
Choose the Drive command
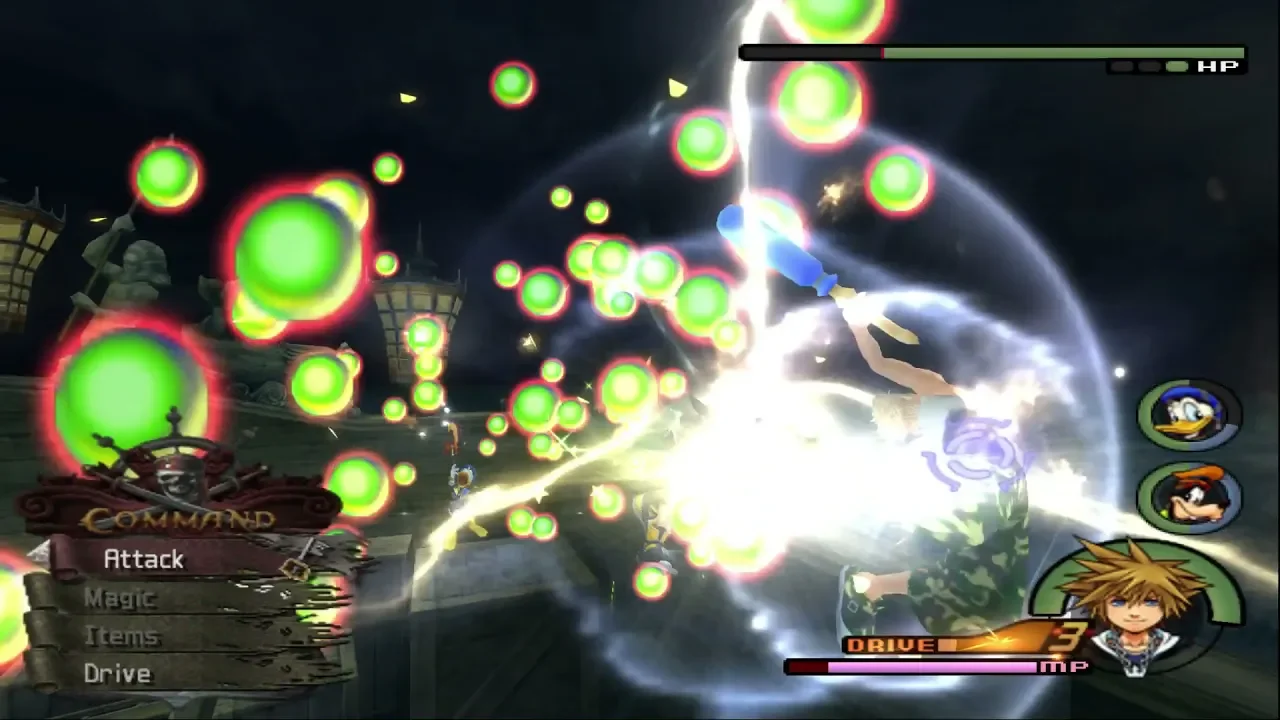point(117,674)
